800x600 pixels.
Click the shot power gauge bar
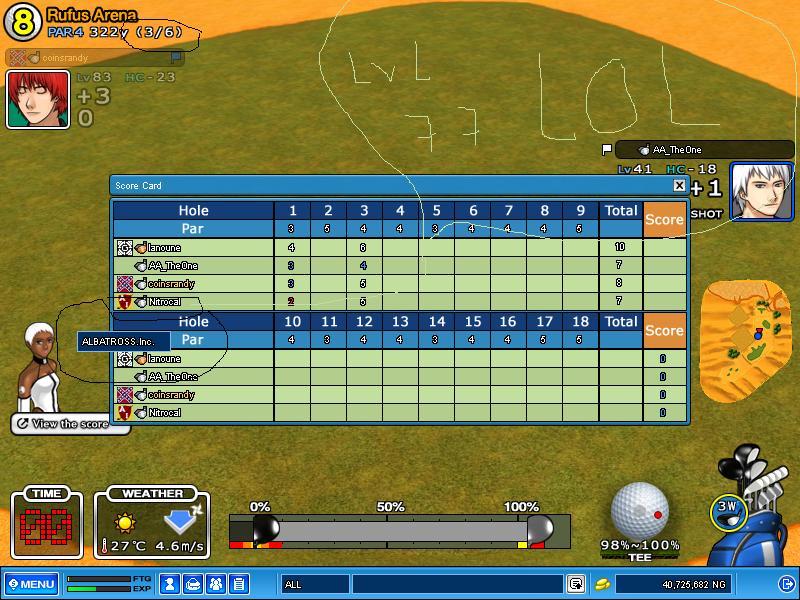[x=400, y=530]
